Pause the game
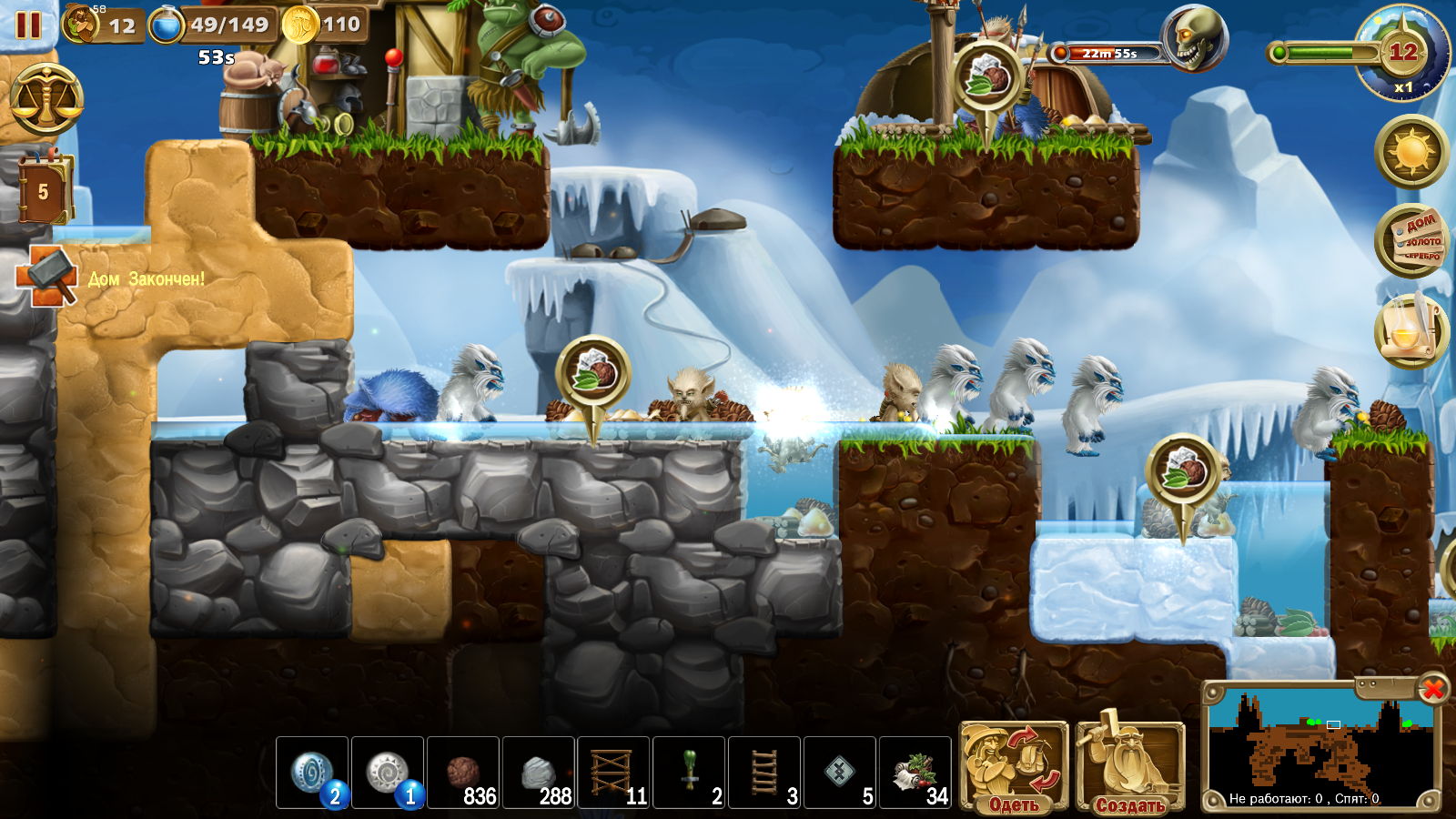This screenshot has width=1456, height=819. tap(28, 25)
